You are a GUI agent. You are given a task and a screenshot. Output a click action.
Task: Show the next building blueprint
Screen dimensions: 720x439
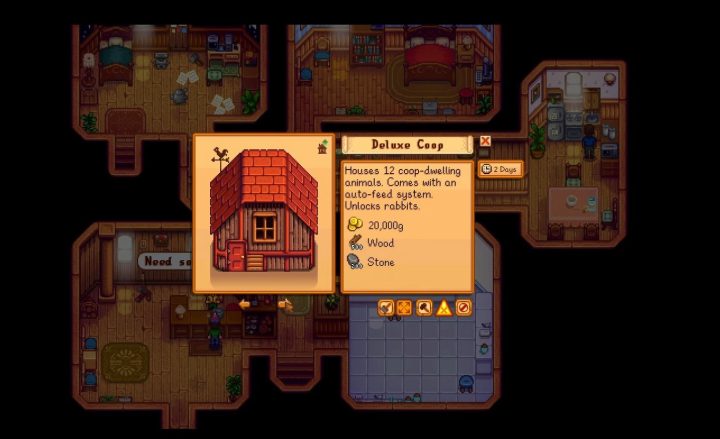click(284, 304)
